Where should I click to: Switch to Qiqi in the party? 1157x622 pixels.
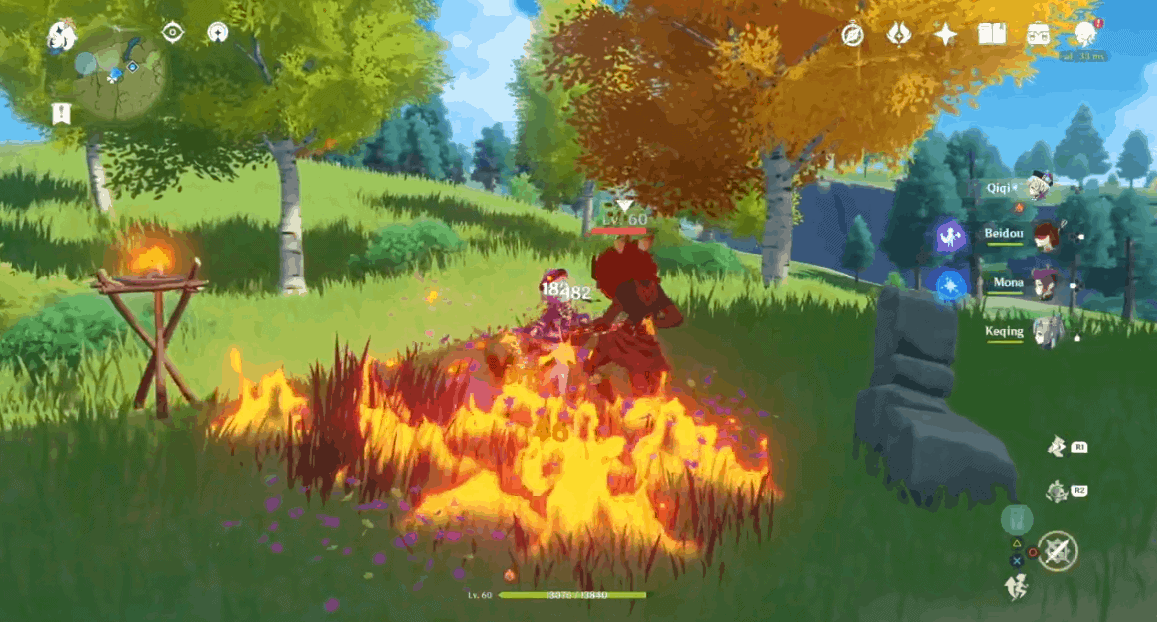[x=1040, y=187]
